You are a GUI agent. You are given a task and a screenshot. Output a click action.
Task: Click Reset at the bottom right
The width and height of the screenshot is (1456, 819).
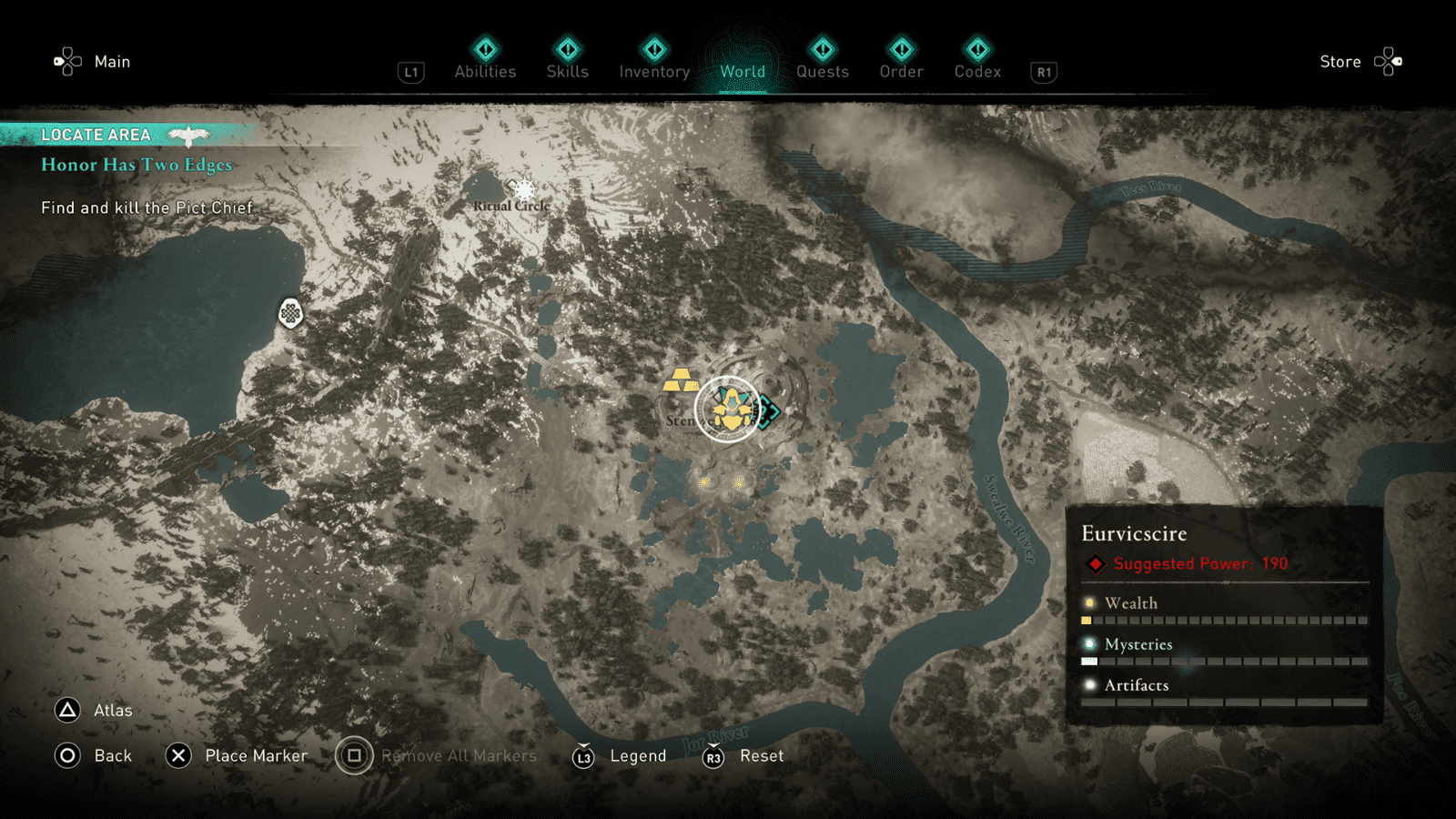761,755
